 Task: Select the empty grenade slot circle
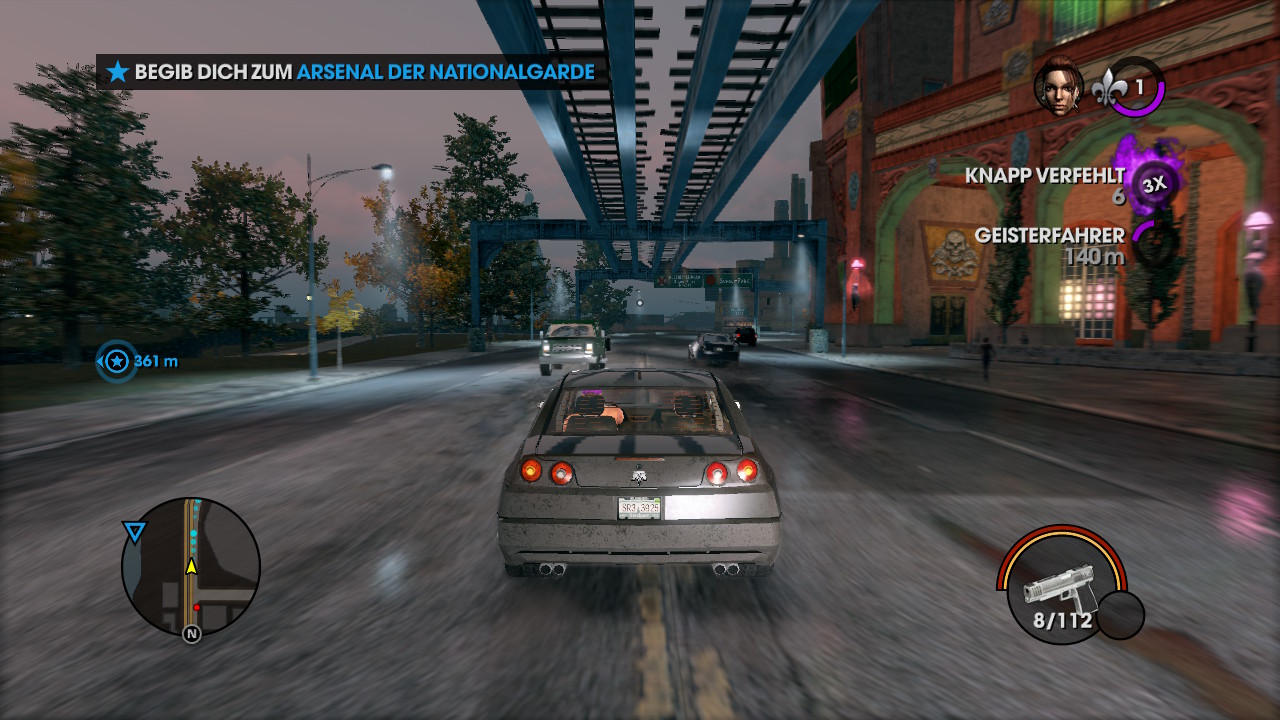pos(1120,615)
